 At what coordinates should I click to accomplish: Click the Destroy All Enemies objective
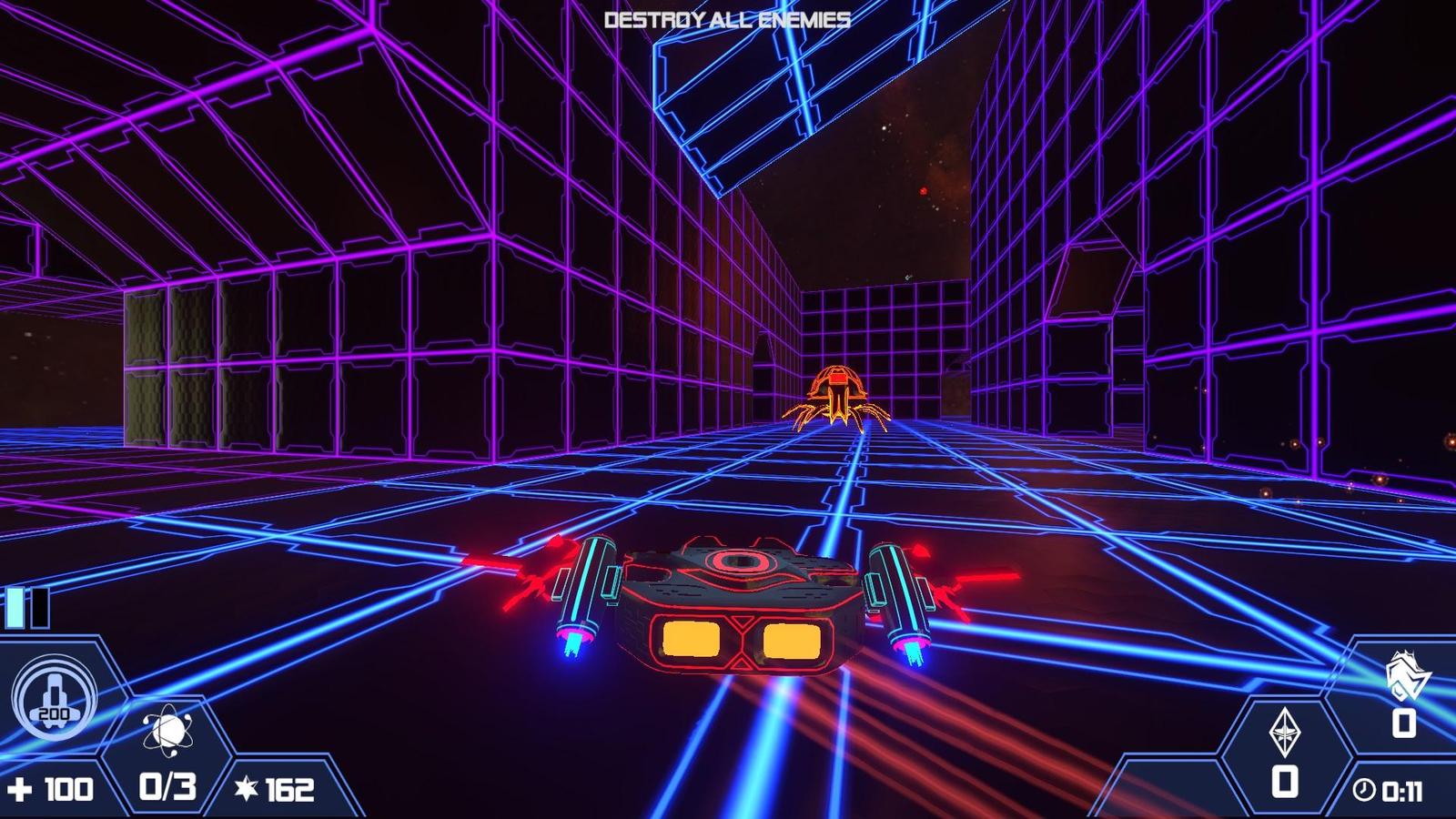[727, 20]
